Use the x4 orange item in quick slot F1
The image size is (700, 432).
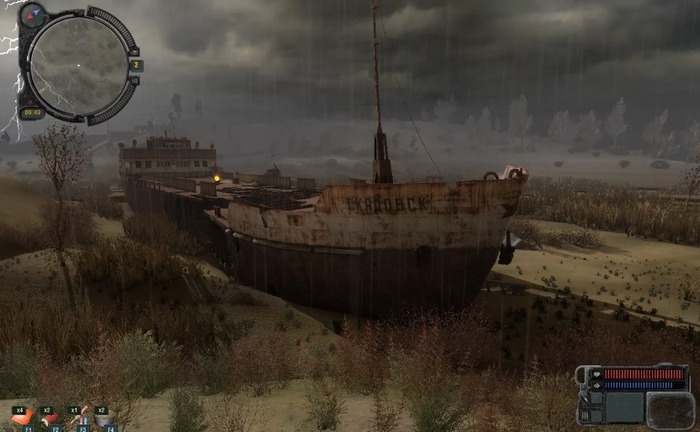22,417
